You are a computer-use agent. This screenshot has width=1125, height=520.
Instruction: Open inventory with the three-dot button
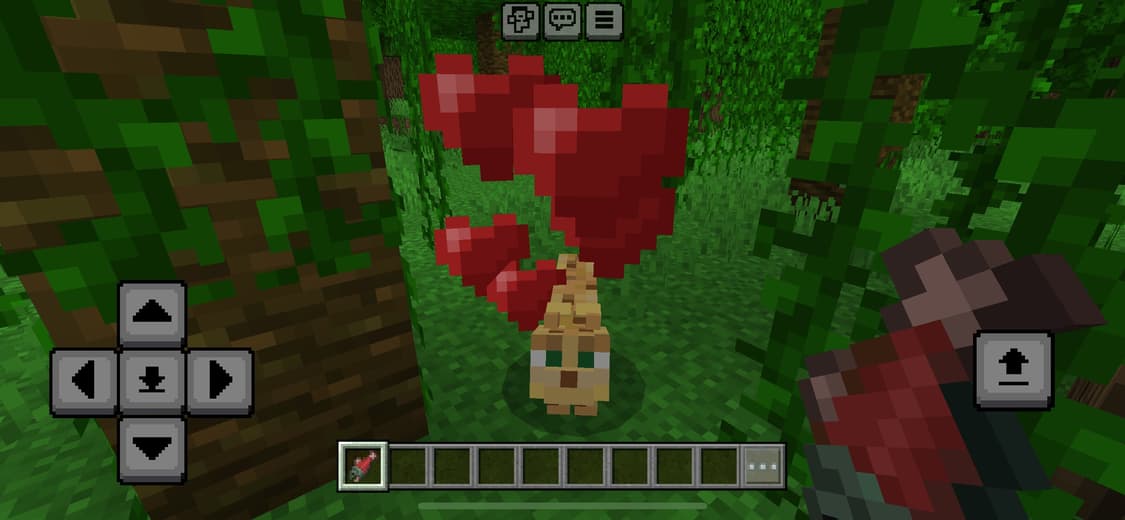(763, 466)
